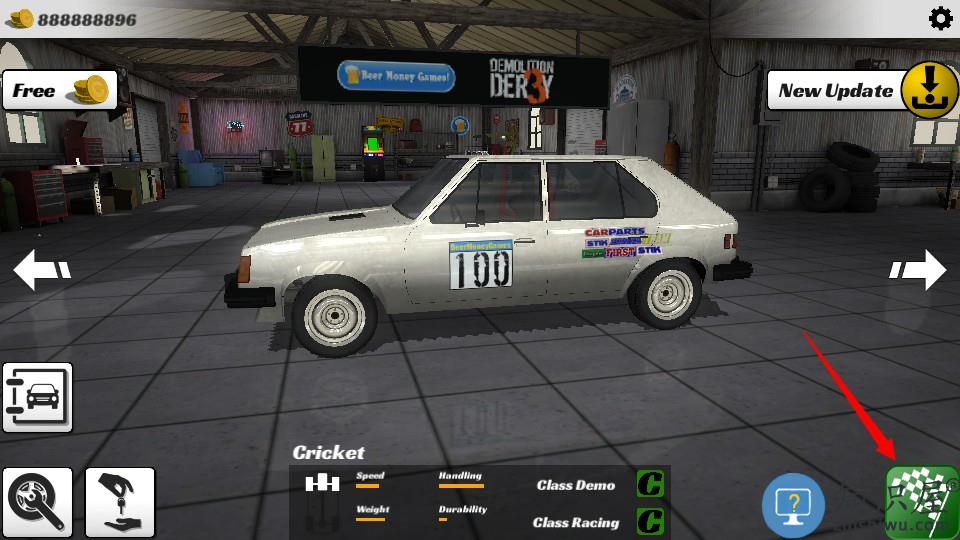Show the next car with right arrow
960x540 pixels.
click(918, 269)
